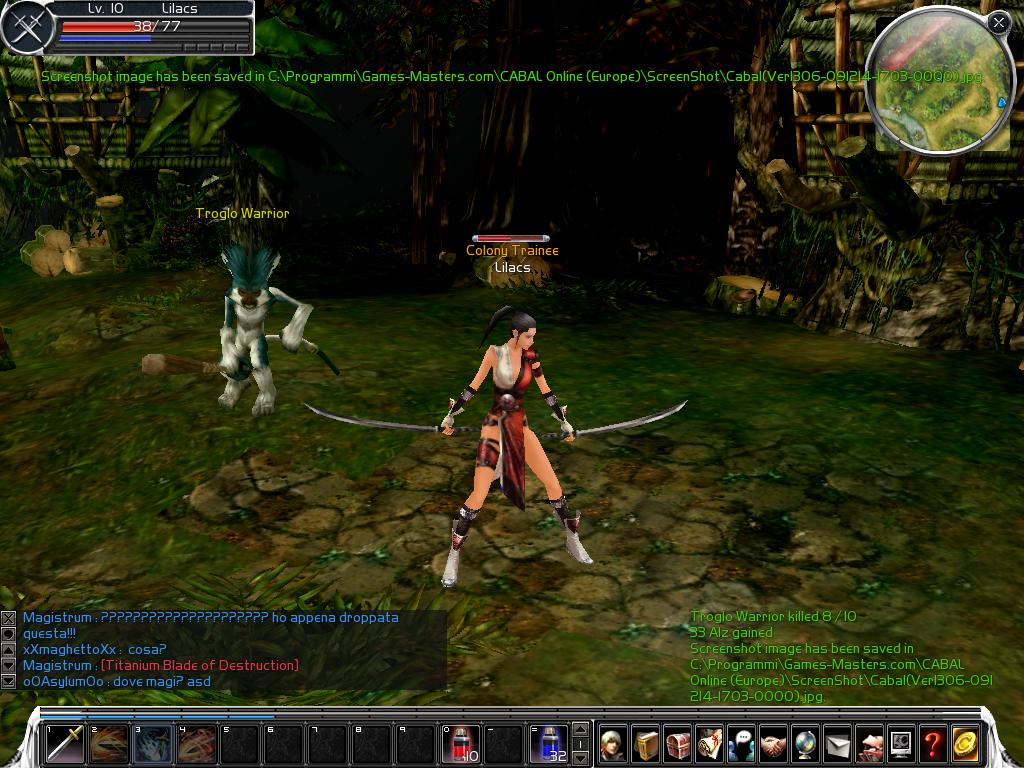Image resolution: width=1024 pixels, height=768 pixels.
Task: Switch hotbar page with the up arrow
Action: [579, 730]
